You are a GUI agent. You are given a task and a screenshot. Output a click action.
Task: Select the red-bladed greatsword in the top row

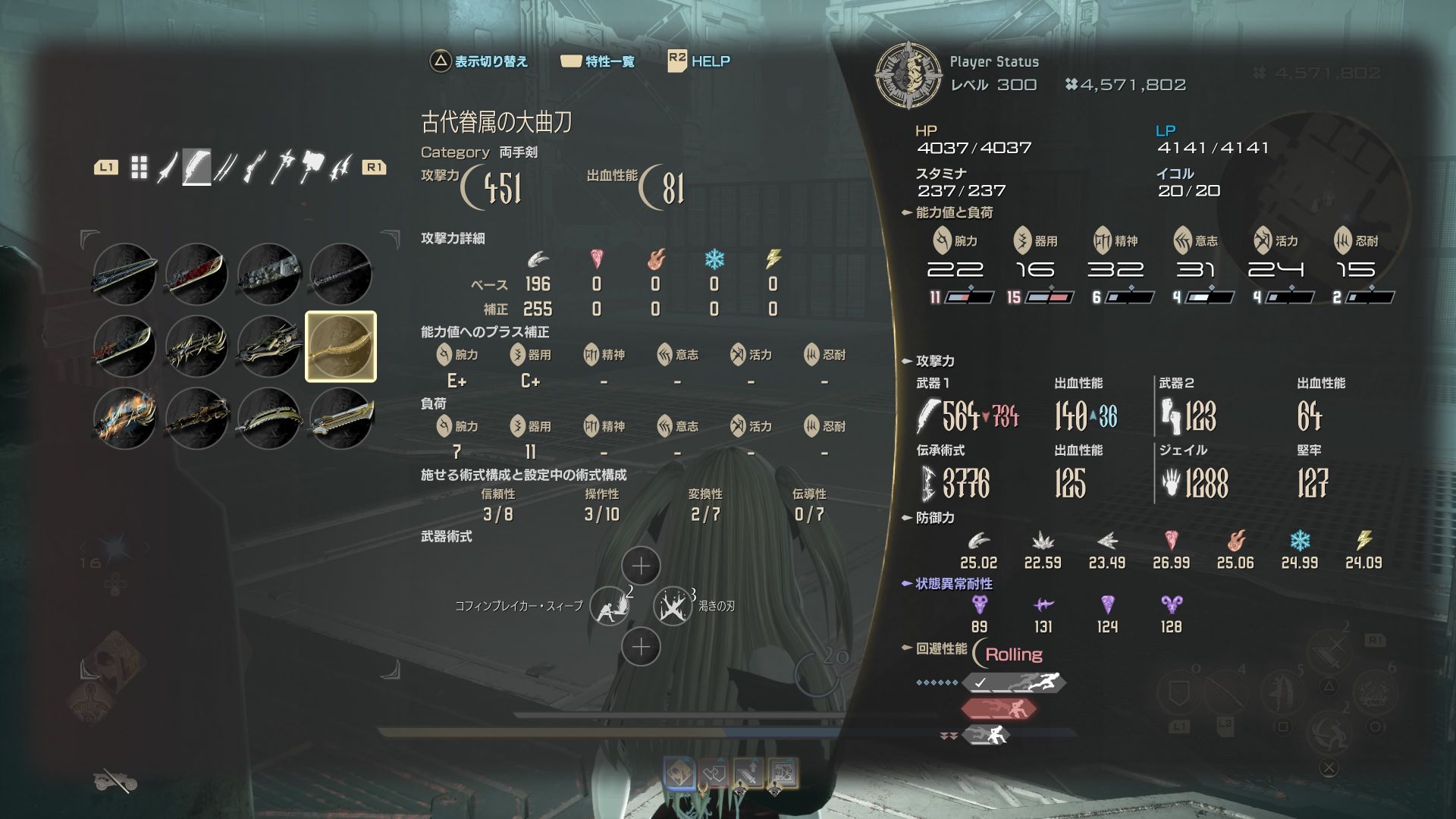(x=196, y=274)
